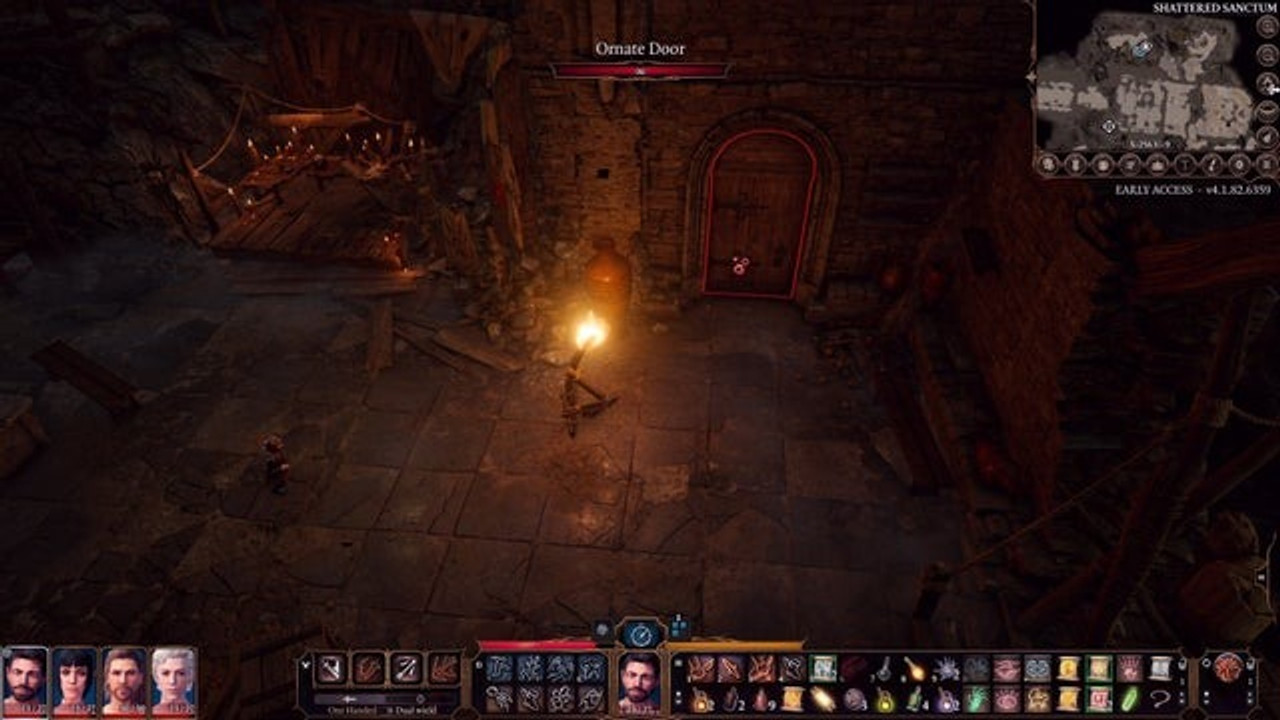This screenshot has width=1280, height=720.
Task: Choose the brown-haired bearded man portrait
Action: (x=124, y=679)
